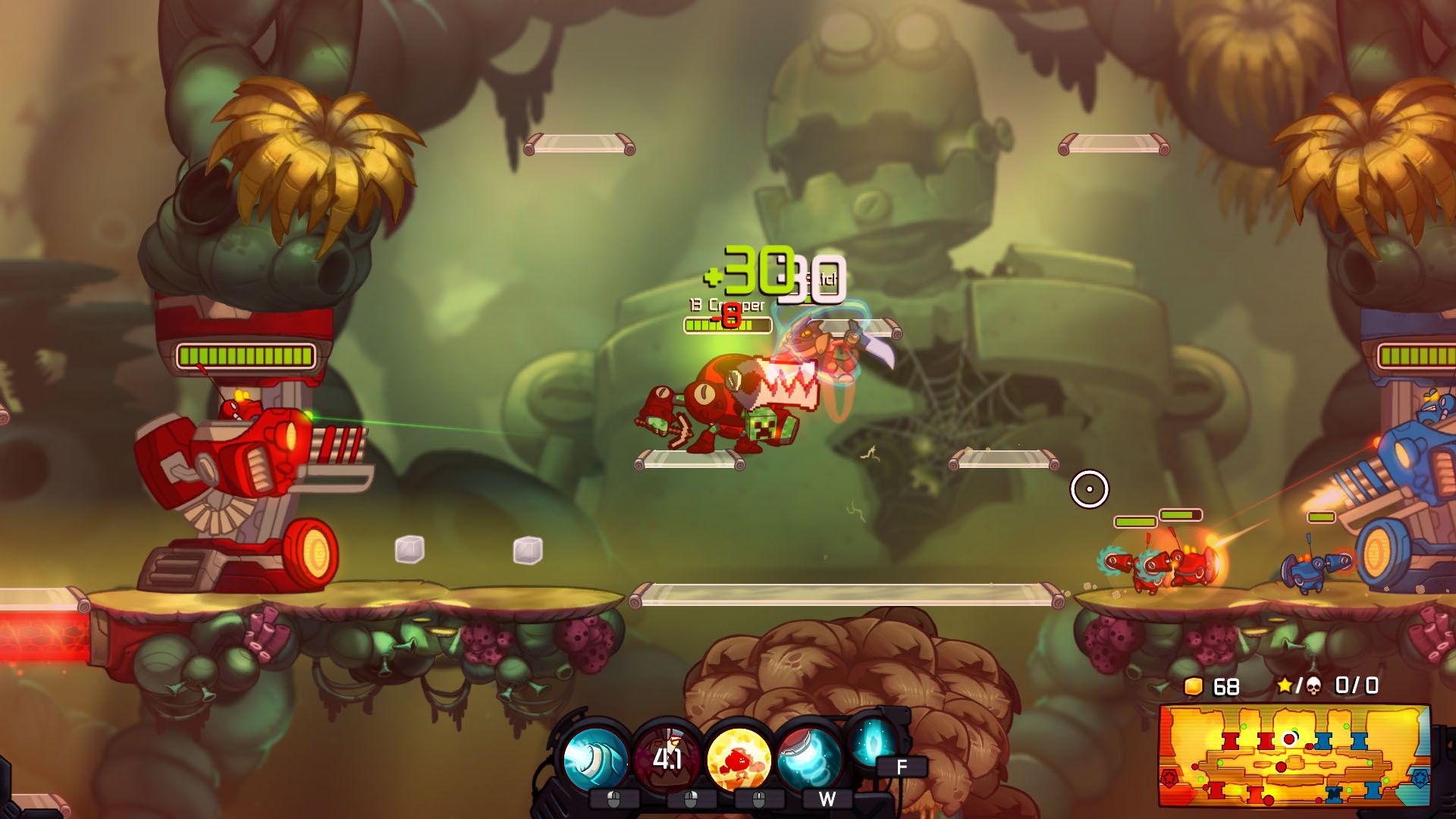Select the red base marker on minimap

[x=1169, y=779]
